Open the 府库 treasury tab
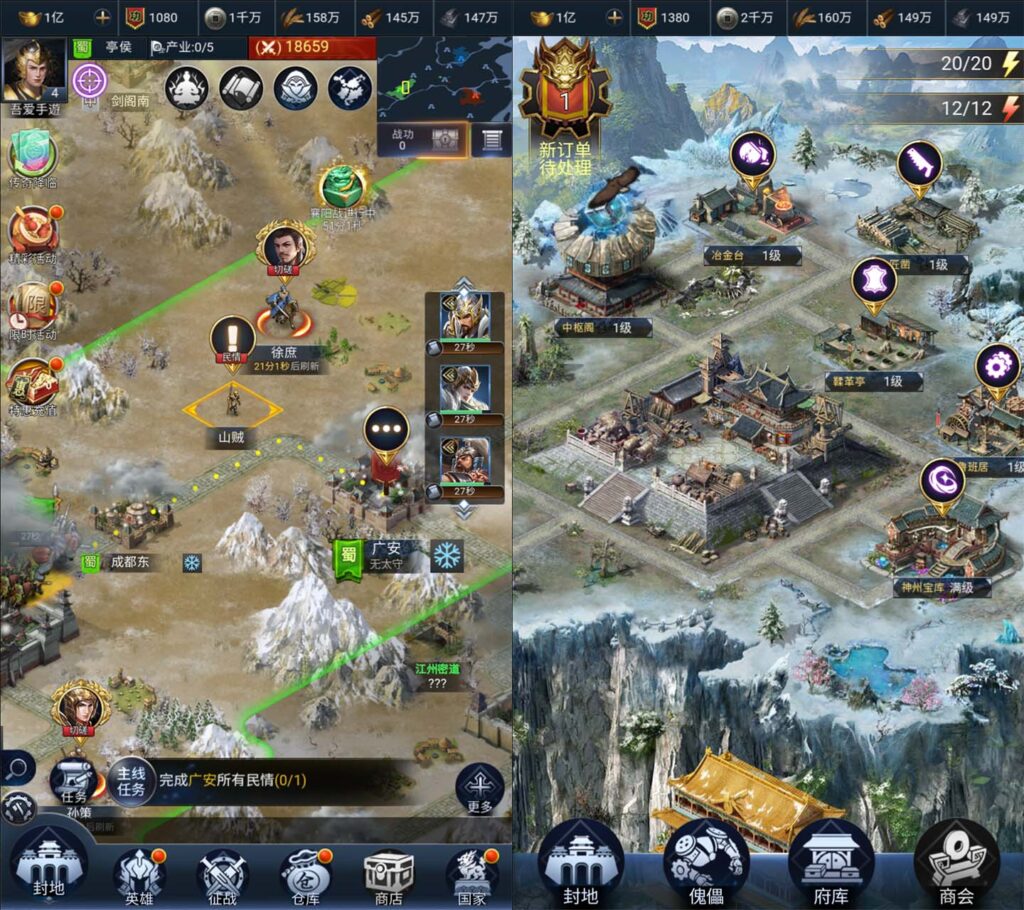 830,862
